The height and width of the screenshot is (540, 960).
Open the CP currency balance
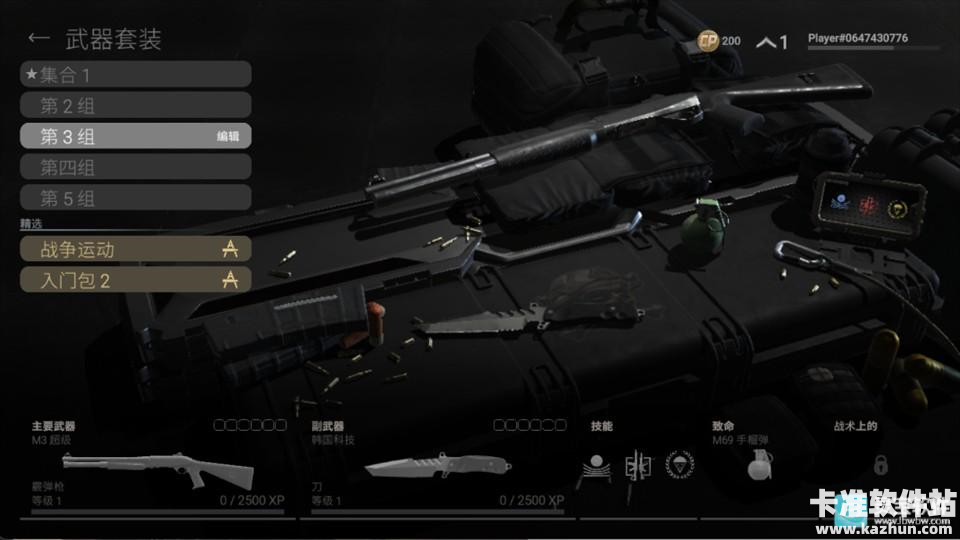[x=719, y=41]
